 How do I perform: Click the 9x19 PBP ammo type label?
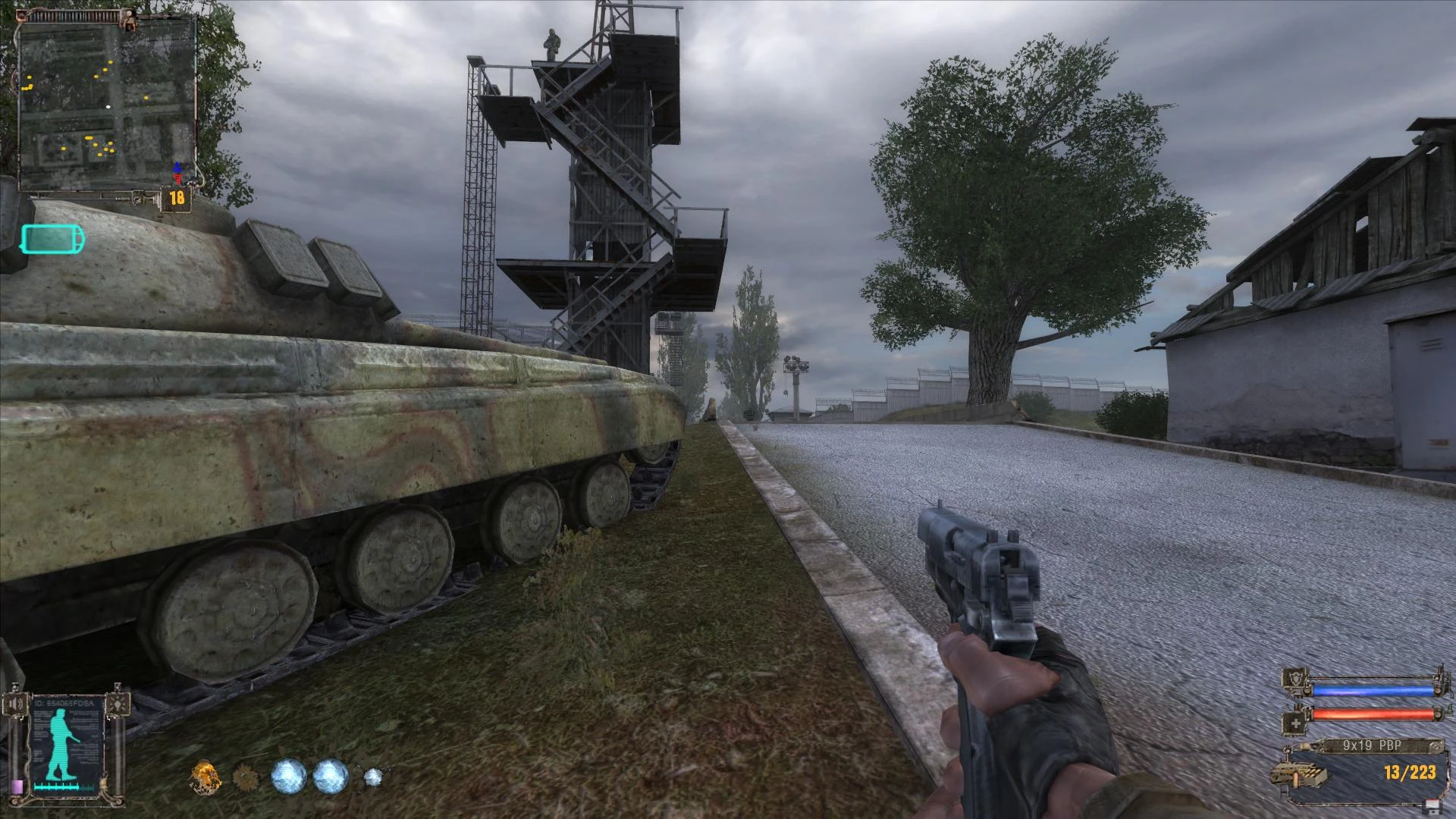tap(1370, 745)
